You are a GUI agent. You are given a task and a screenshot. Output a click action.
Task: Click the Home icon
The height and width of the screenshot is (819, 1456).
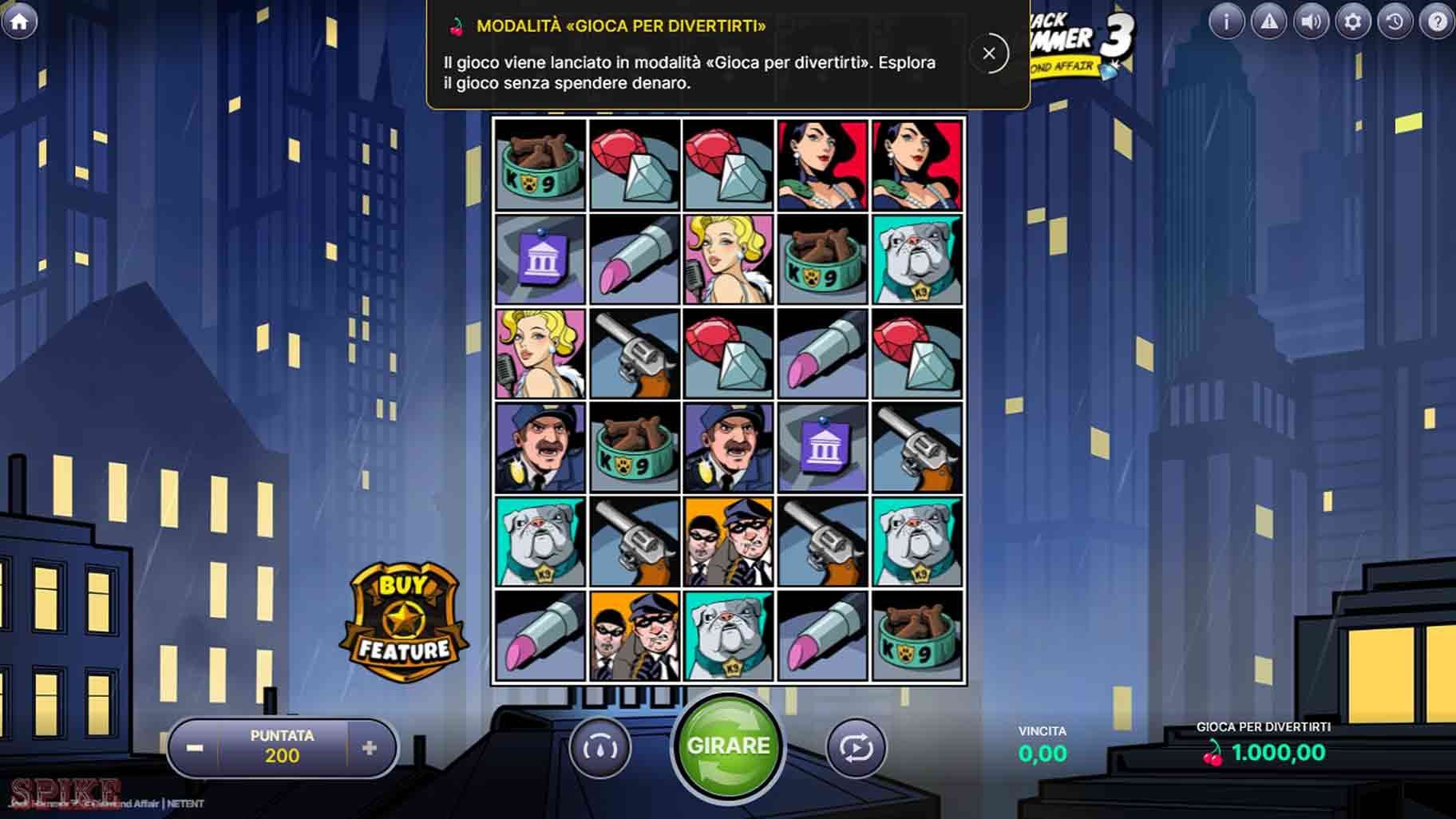(20, 20)
